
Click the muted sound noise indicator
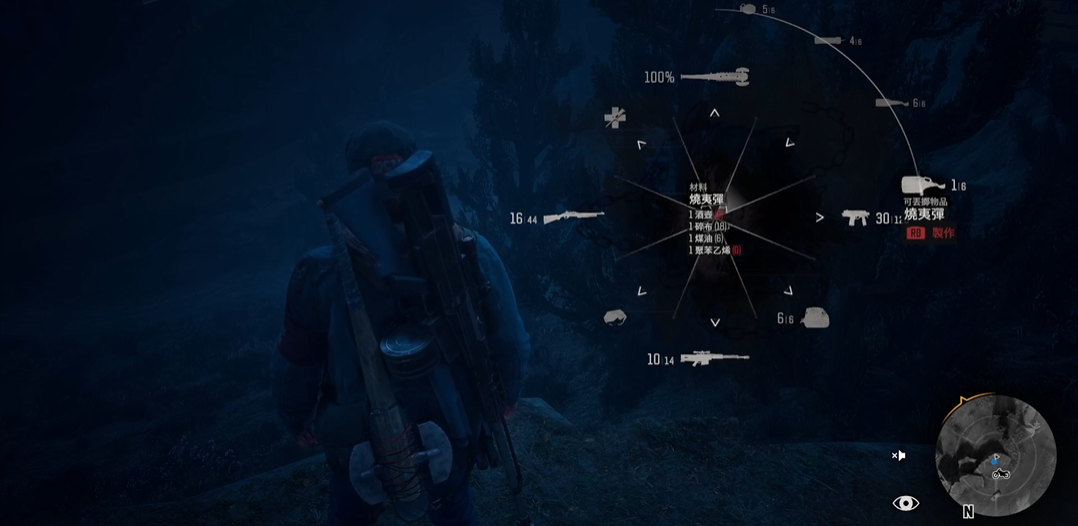coord(899,456)
